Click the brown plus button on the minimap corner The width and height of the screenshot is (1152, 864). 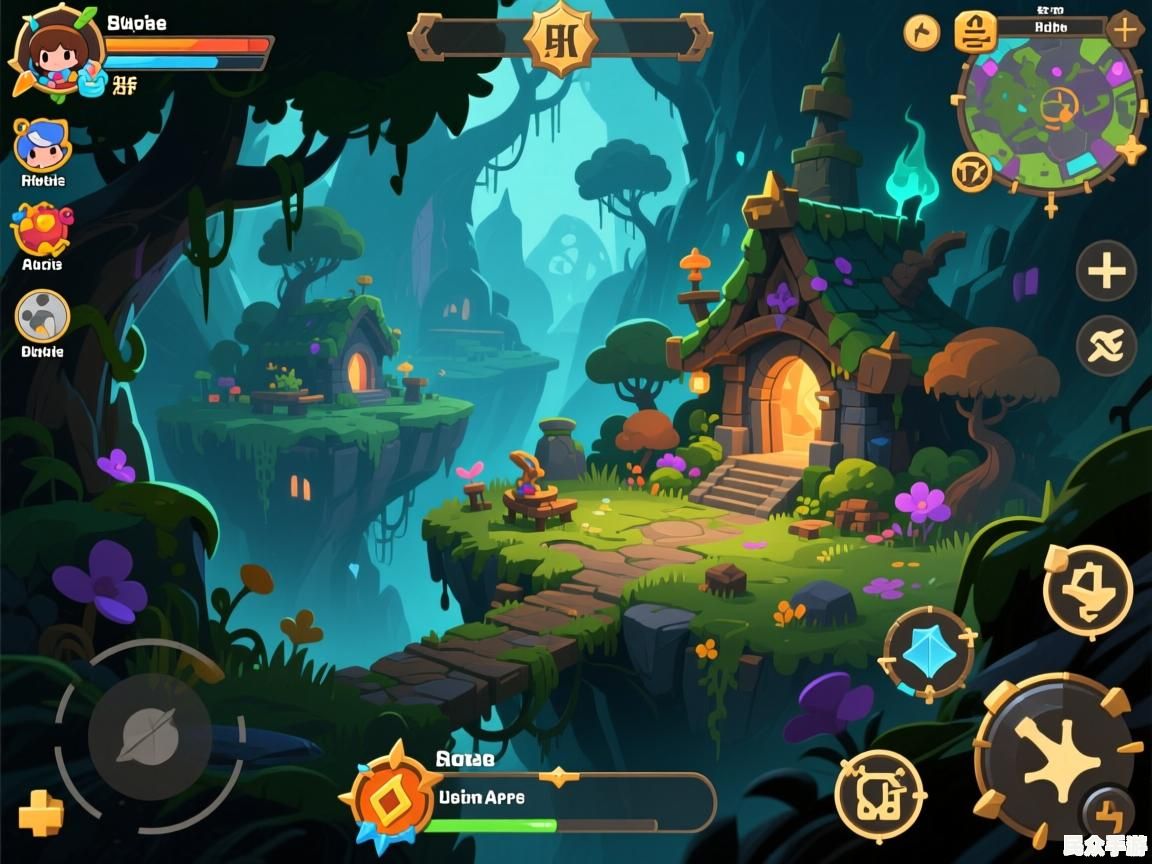(x=1124, y=30)
